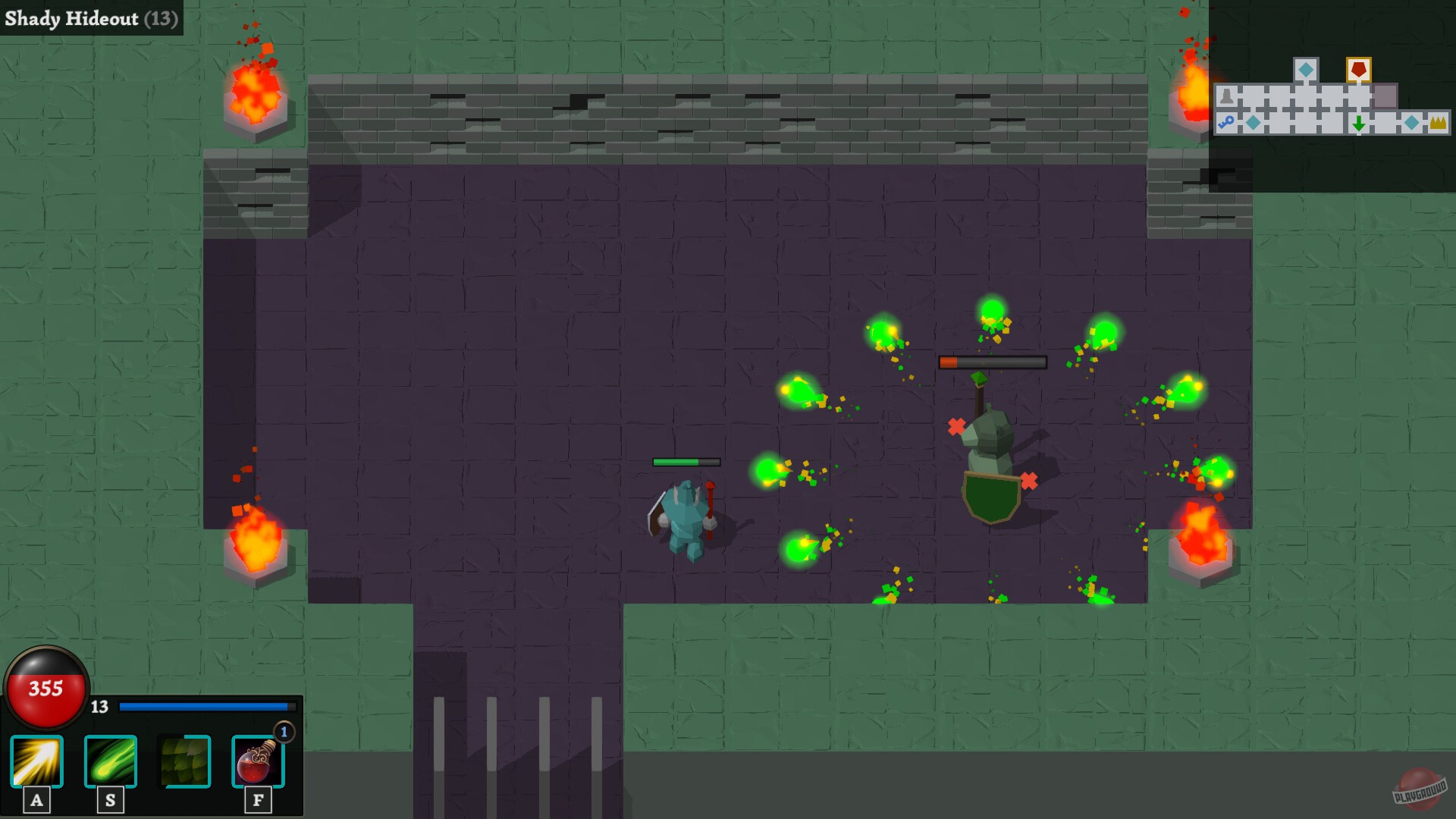
Task: Open the top-left room tile on the minimap
Action: pos(1226,96)
